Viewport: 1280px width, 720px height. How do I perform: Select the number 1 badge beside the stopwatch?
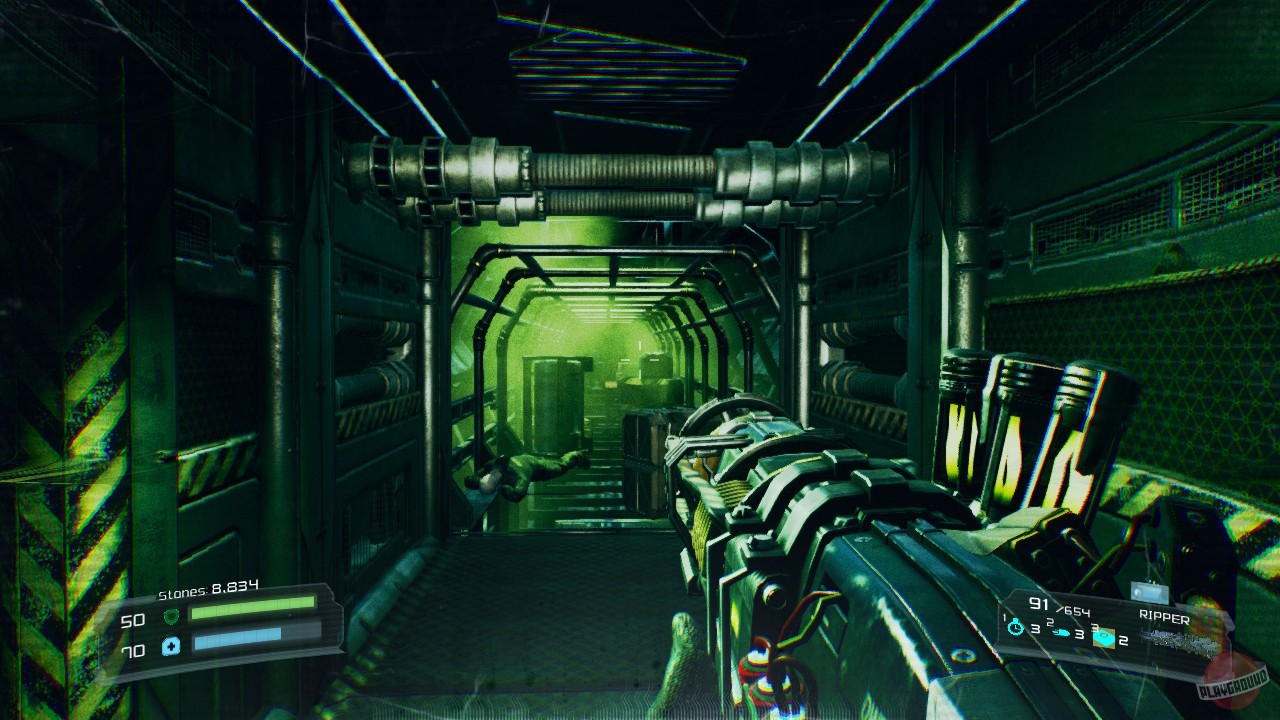1003,618
